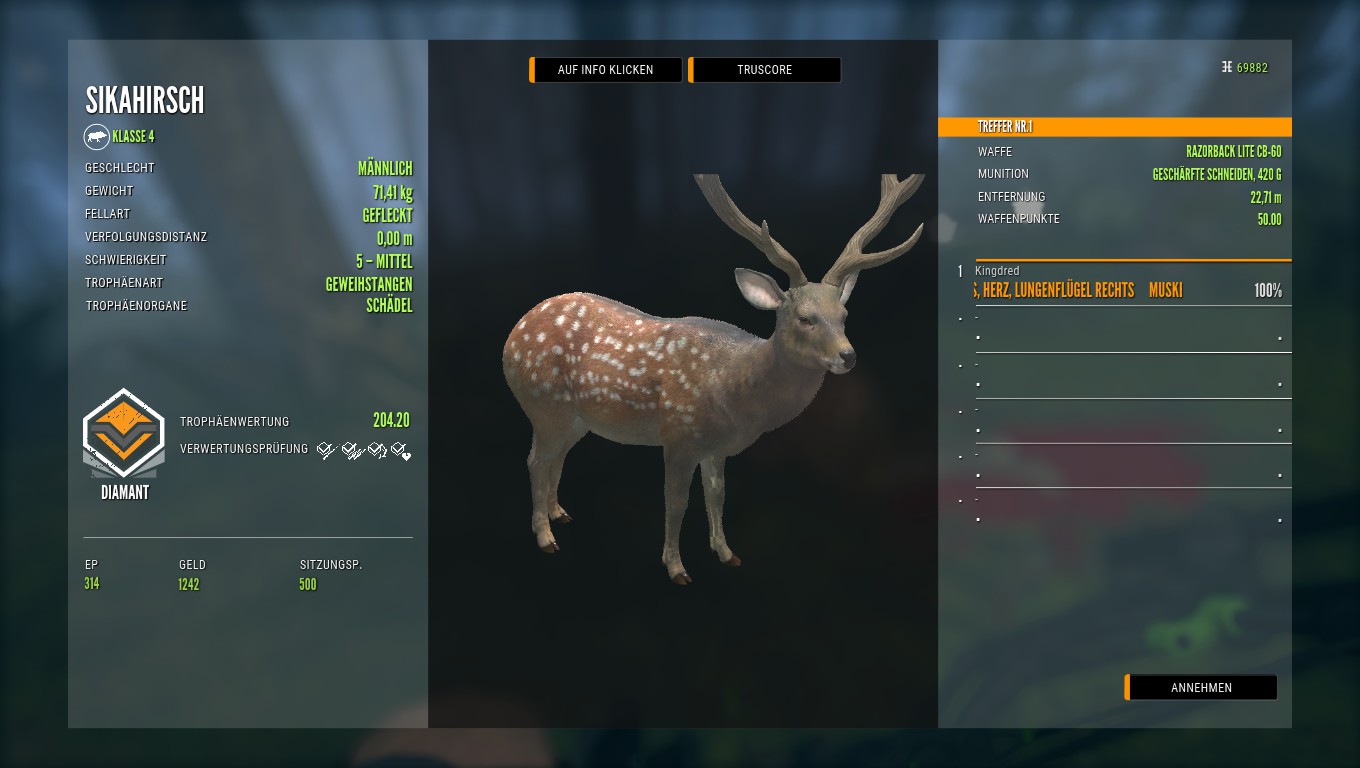This screenshot has width=1360, height=768.
Task: Toggle the last Verwertungsprüfung checkmark
Action: click(x=399, y=450)
